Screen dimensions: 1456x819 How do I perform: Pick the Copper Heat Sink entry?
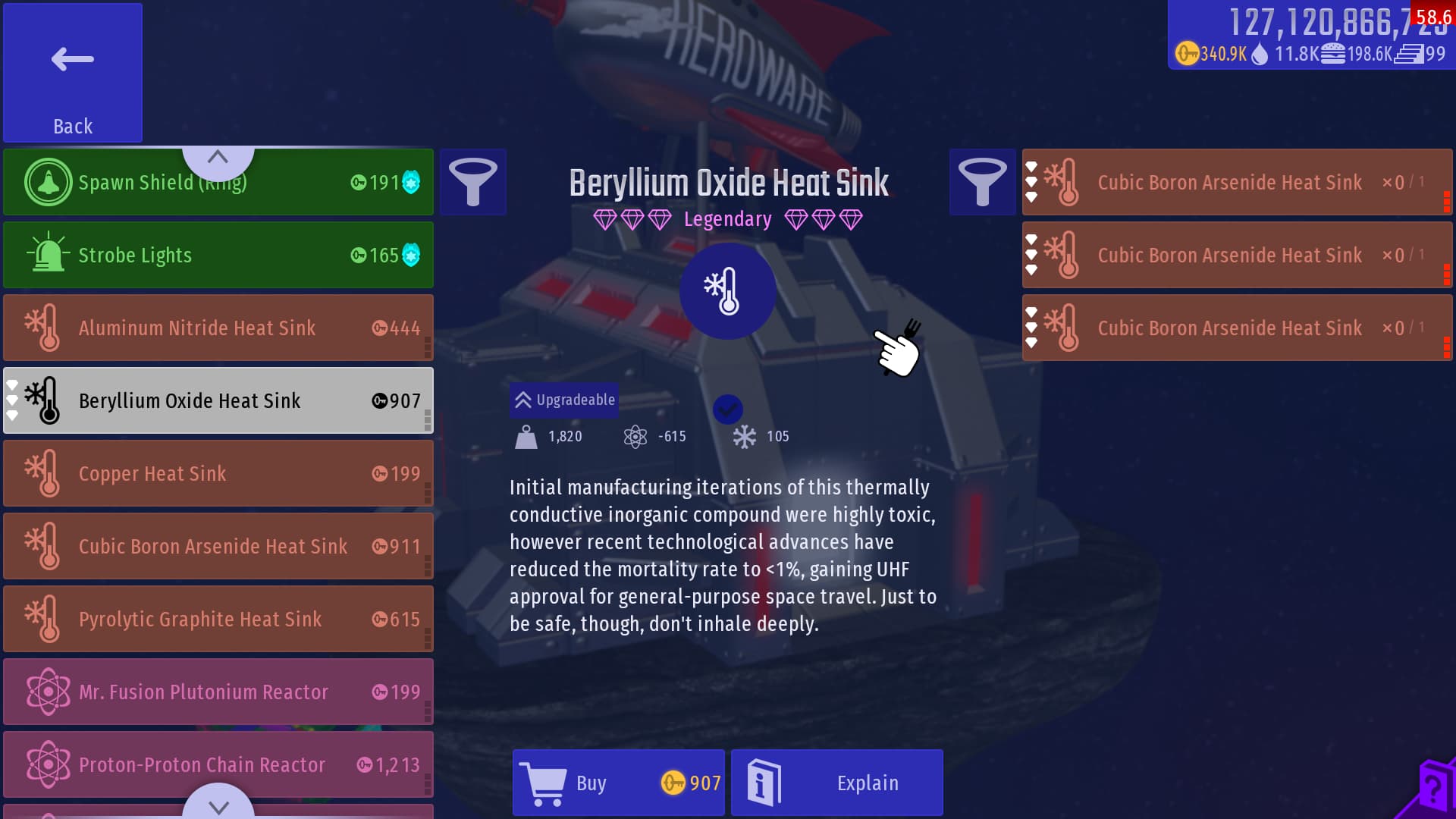point(218,473)
